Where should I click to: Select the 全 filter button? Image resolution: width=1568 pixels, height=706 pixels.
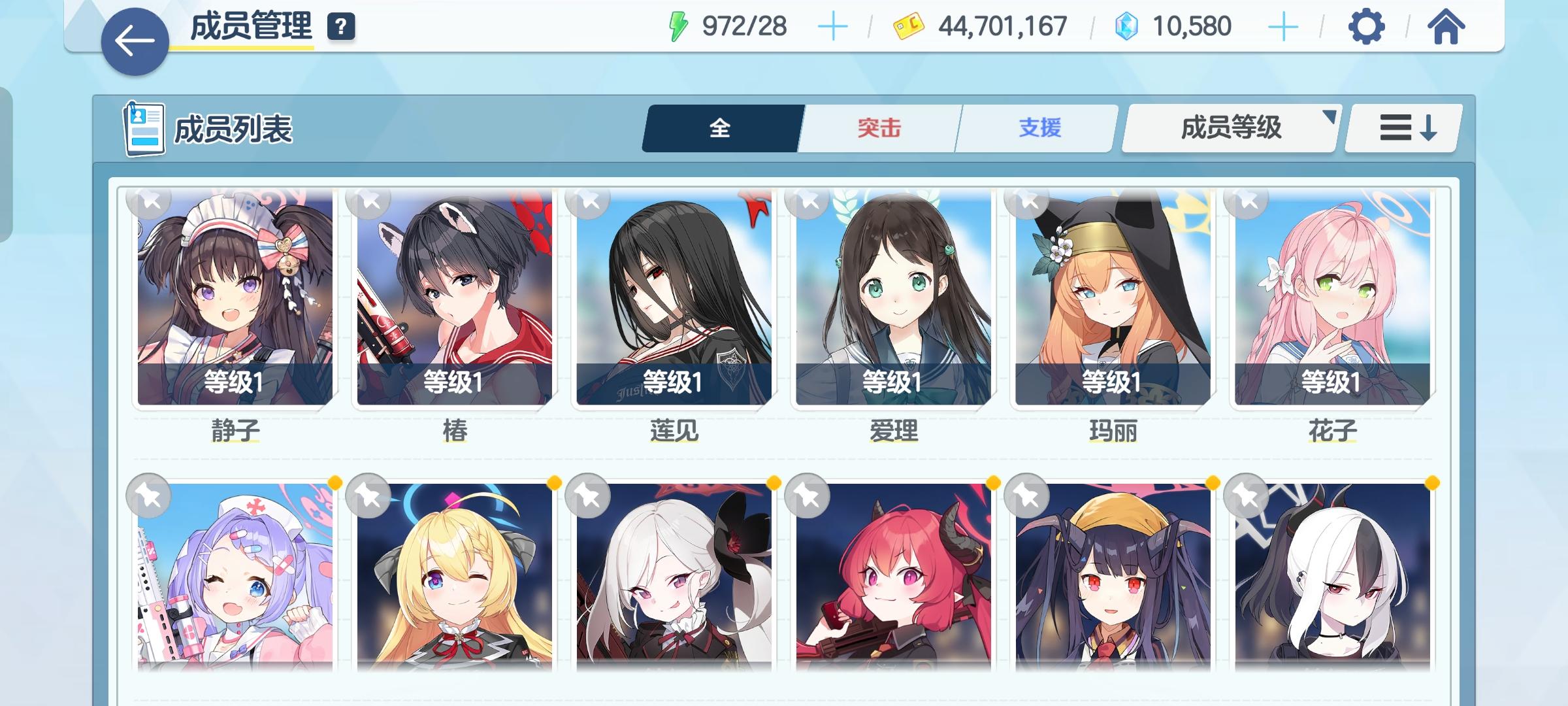click(x=719, y=129)
